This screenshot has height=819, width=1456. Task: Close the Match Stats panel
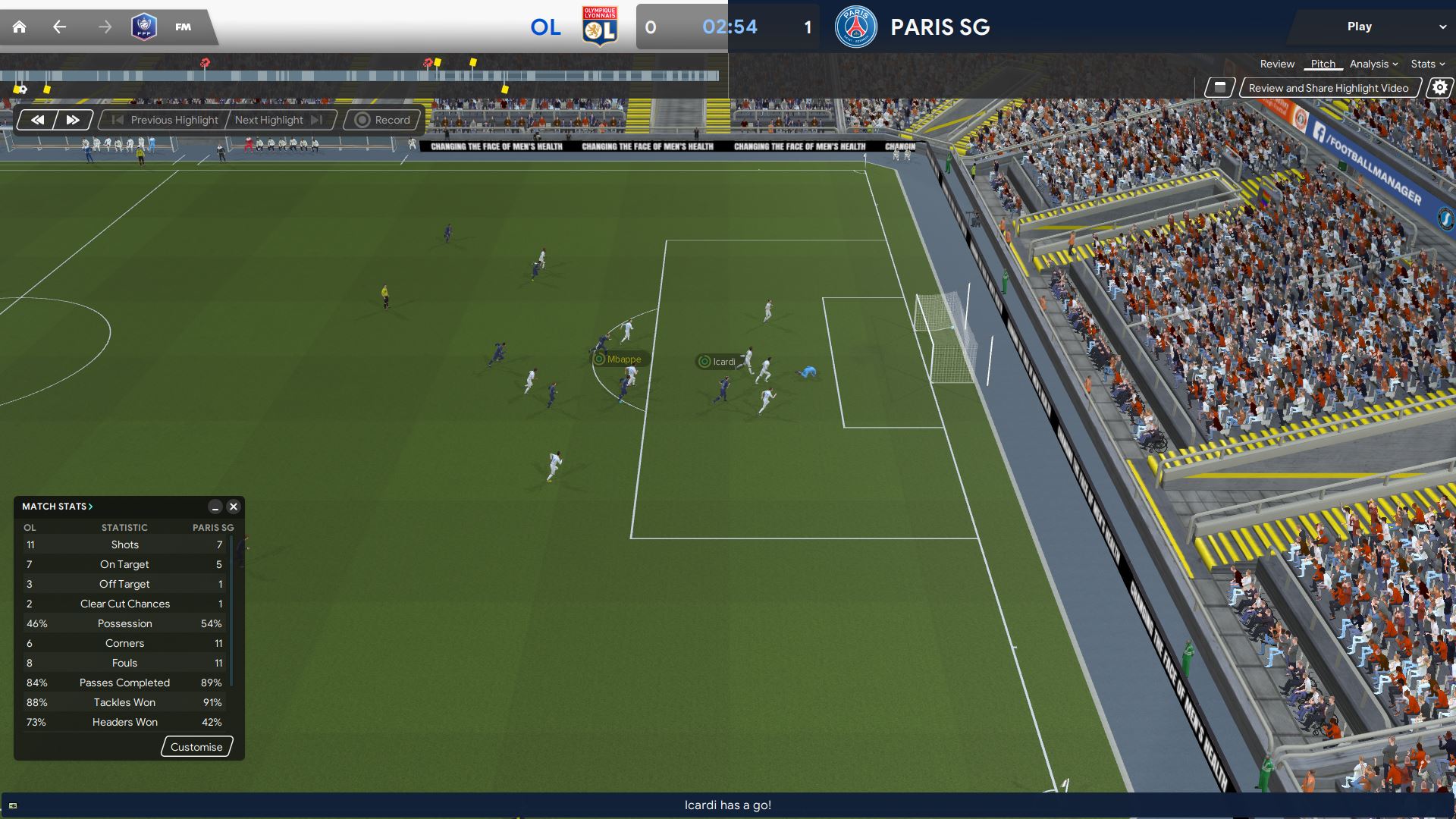(234, 507)
